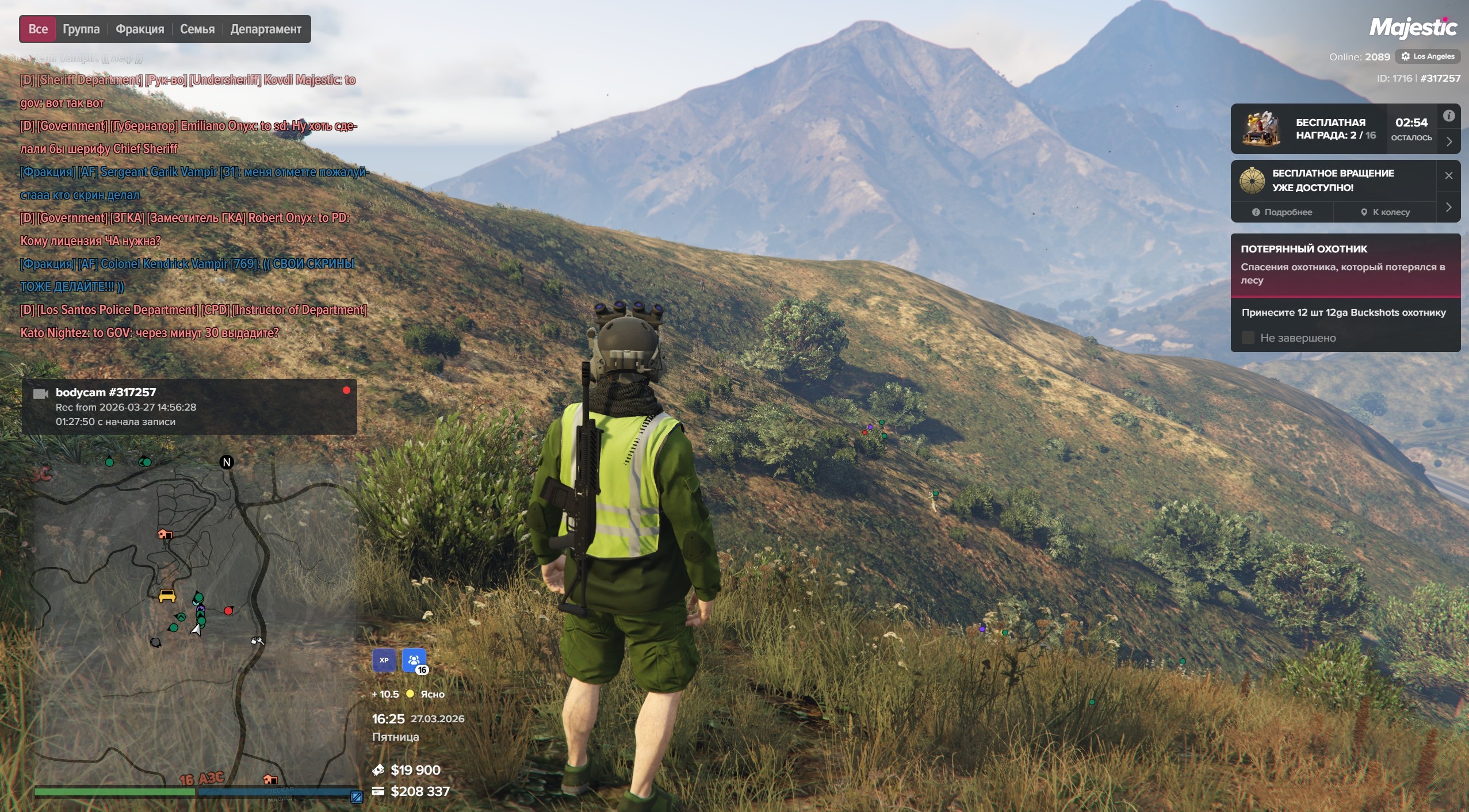This screenshot has height=812, width=1469.
Task: Open the free reward info icon
Action: point(1449,116)
